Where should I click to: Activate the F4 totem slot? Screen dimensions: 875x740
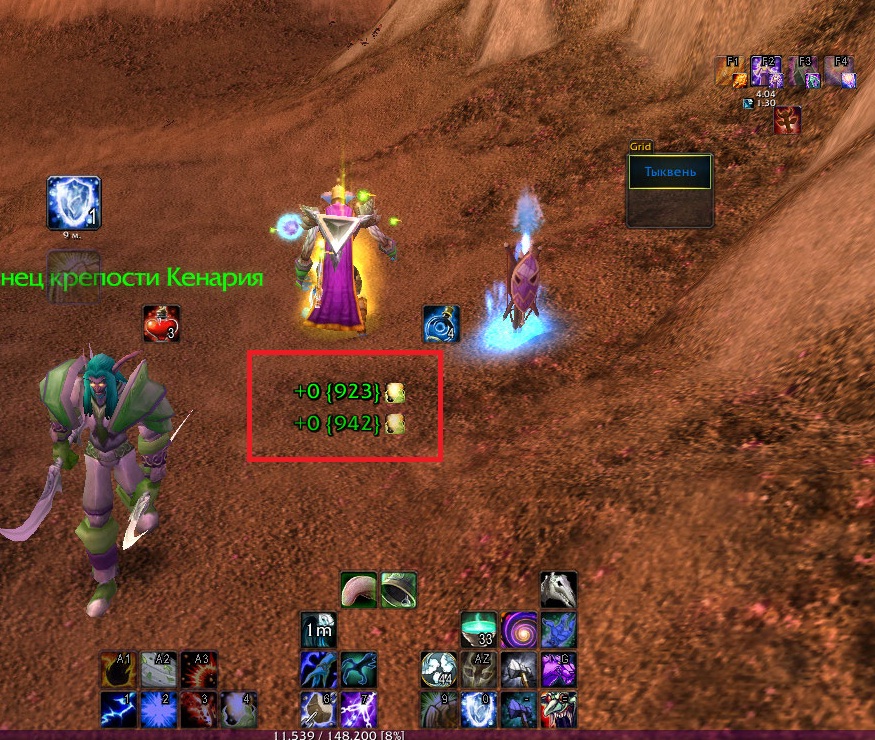[838, 71]
